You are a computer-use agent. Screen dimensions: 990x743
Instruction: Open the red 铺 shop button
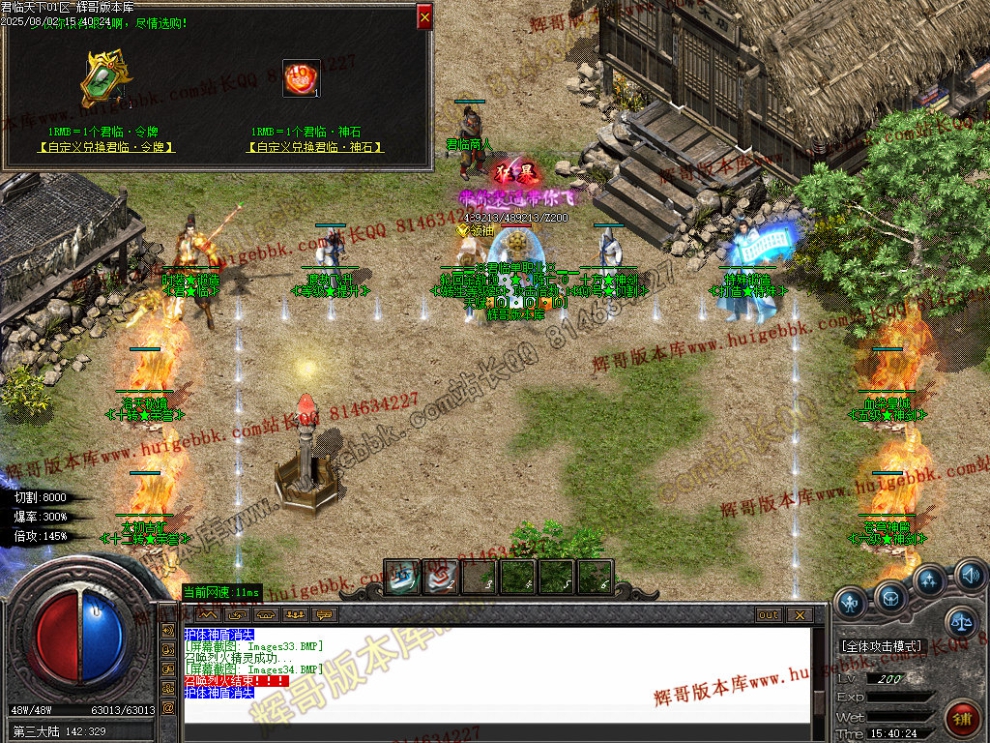pyautogui.click(x=963, y=716)
